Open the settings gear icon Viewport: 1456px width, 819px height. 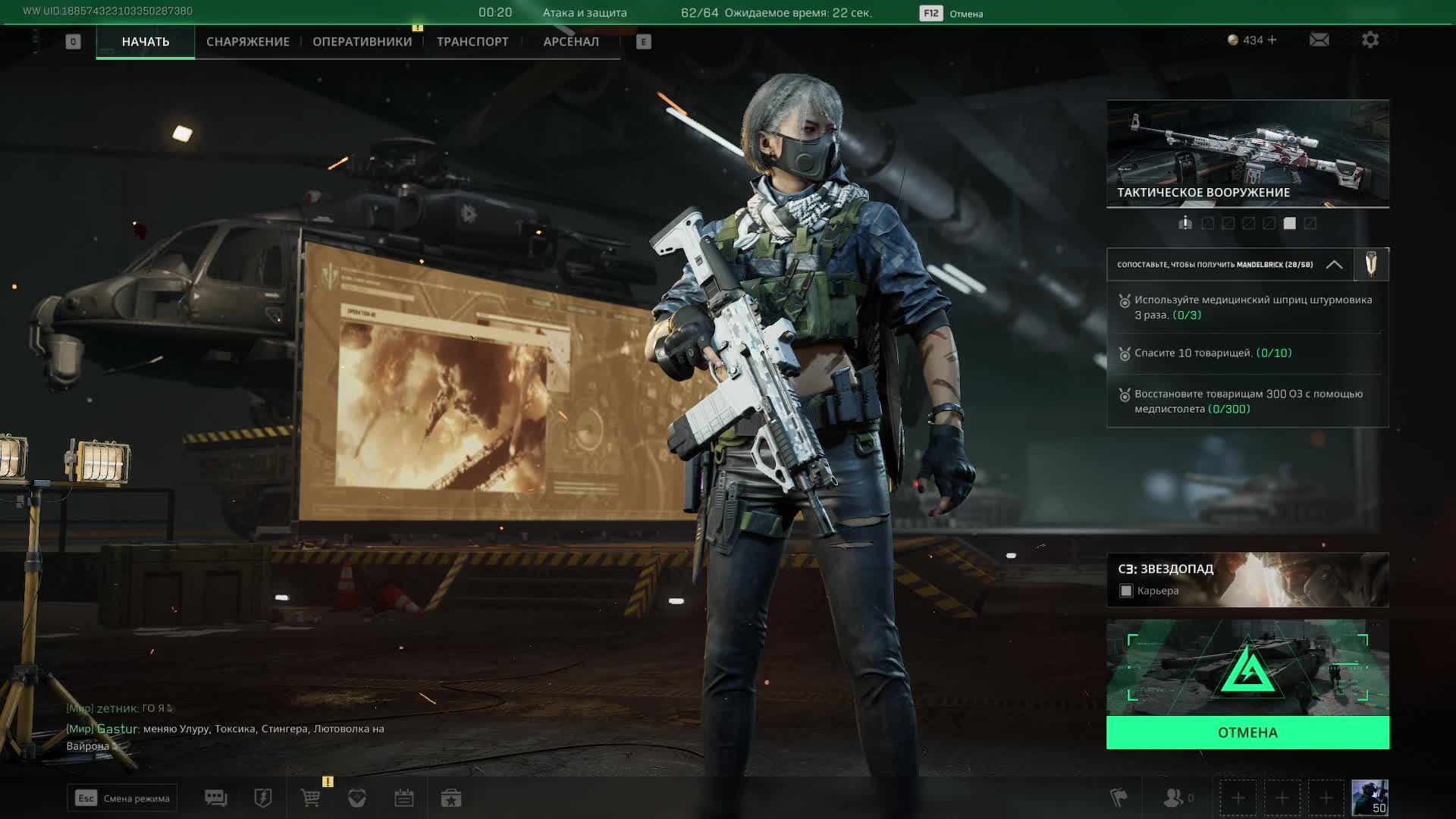click(x=1370, y=39)
